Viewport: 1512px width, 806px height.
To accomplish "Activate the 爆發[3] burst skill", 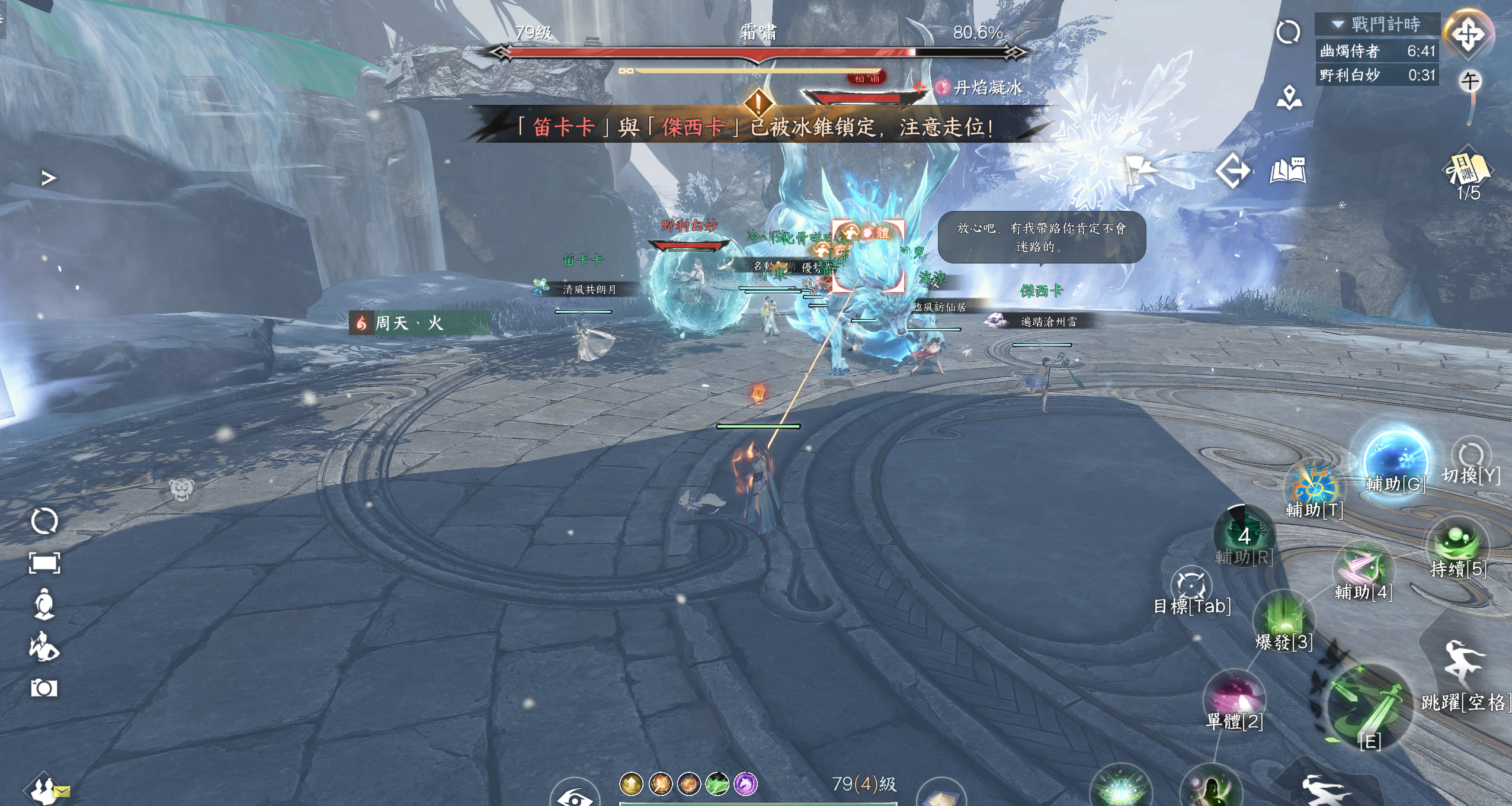I will 1283,619.
